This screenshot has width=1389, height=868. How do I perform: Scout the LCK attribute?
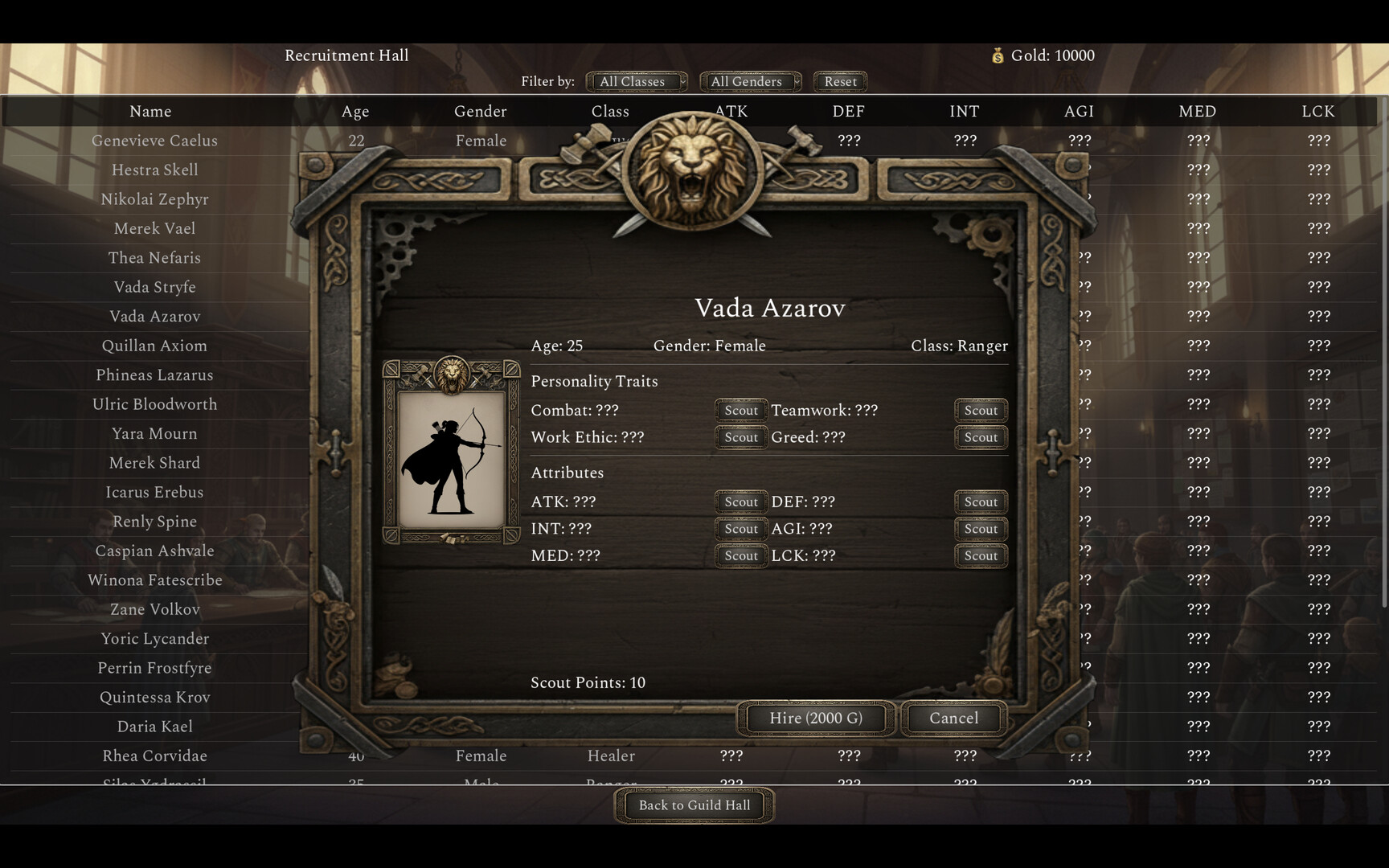click(x=980, y=555)
